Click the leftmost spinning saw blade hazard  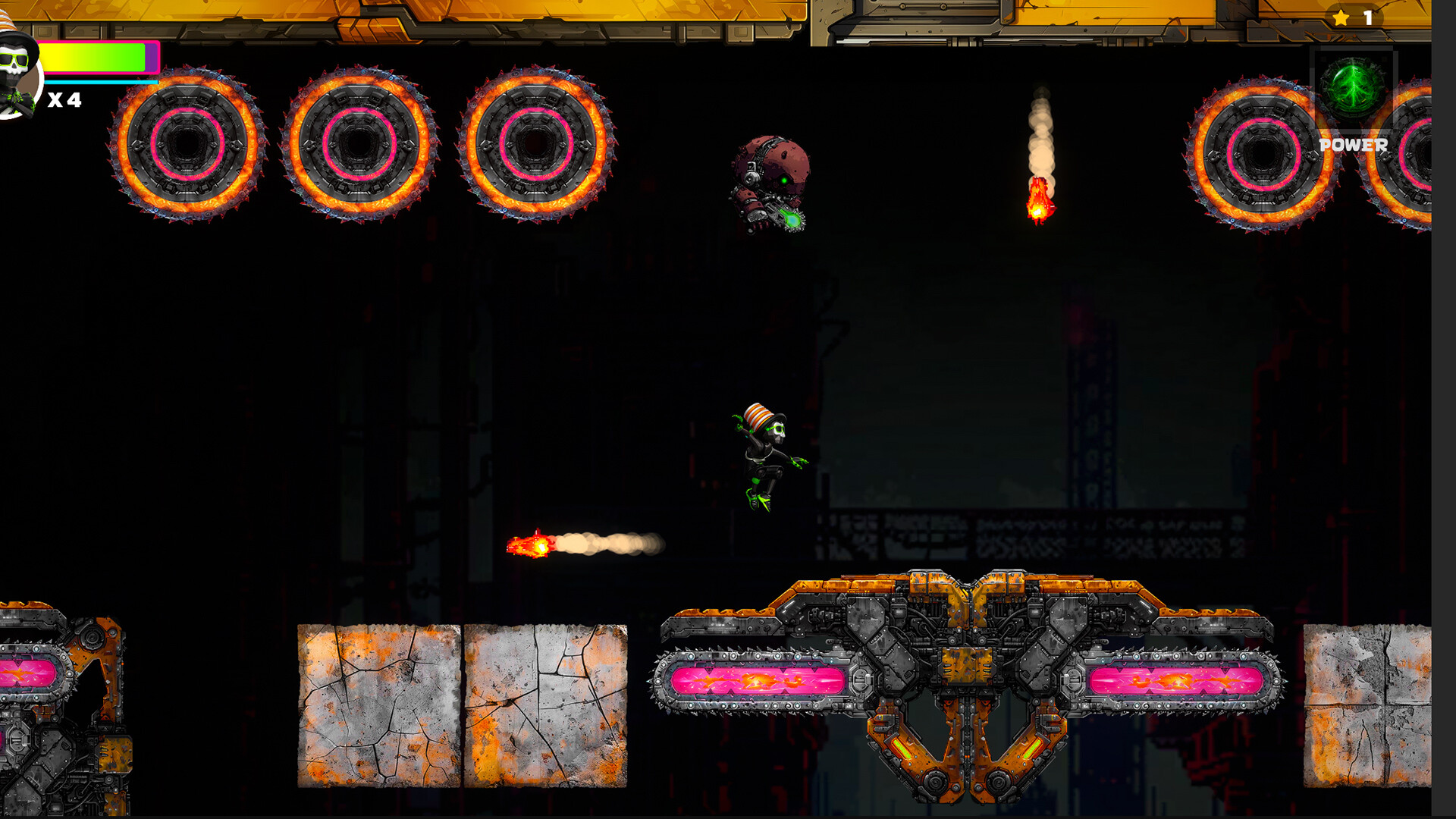[184, 148]
